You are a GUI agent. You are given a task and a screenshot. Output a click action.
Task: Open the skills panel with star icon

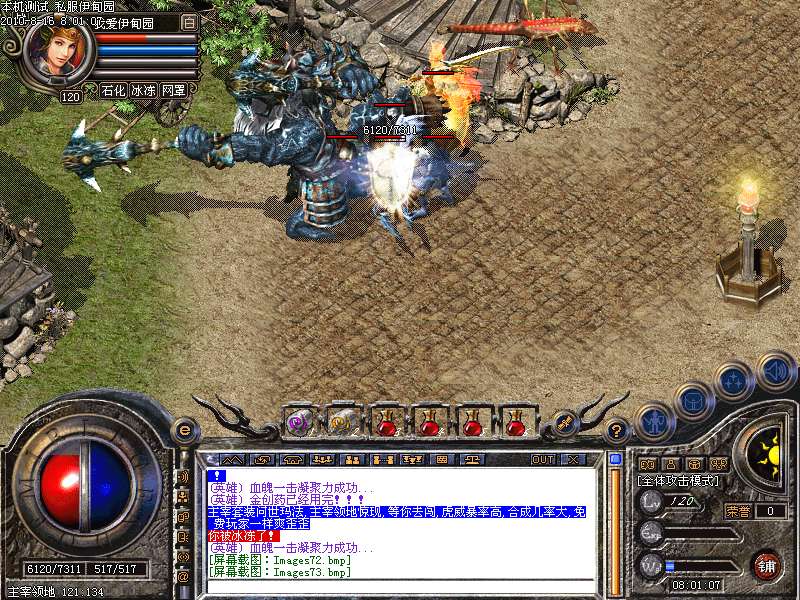(x=734, y=381)
